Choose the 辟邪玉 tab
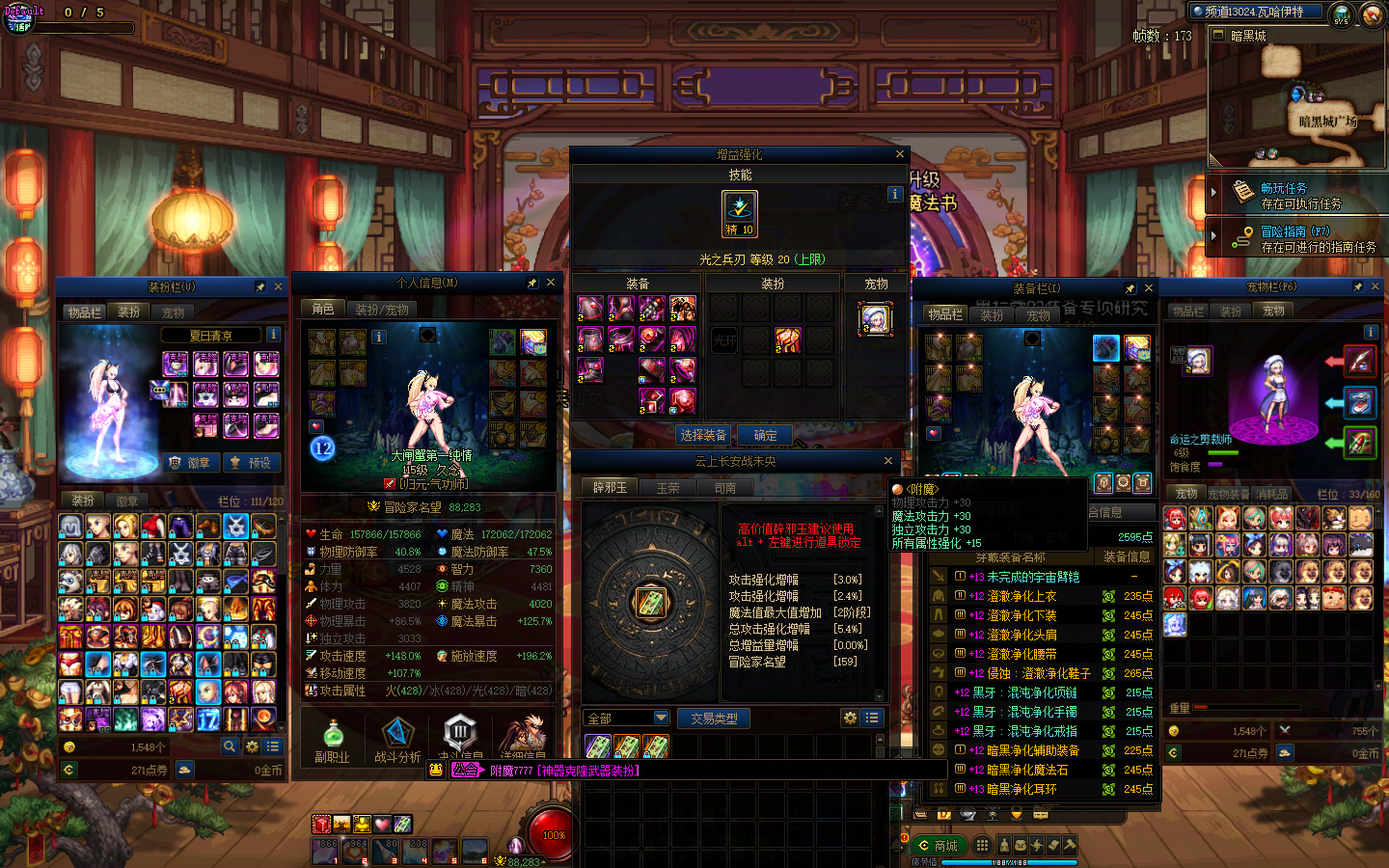 tap(610, 488)
